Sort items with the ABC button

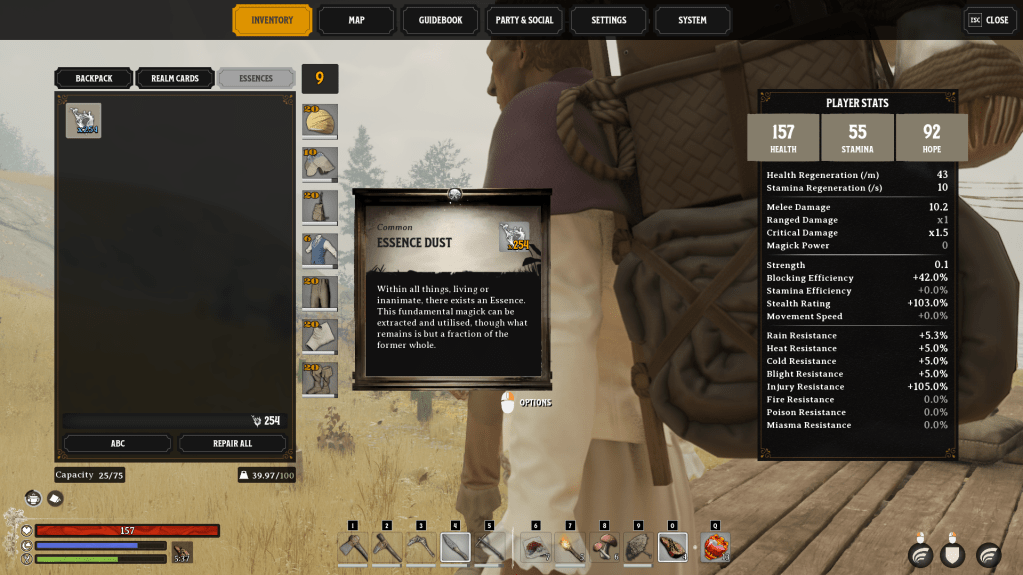pos(117,443)
